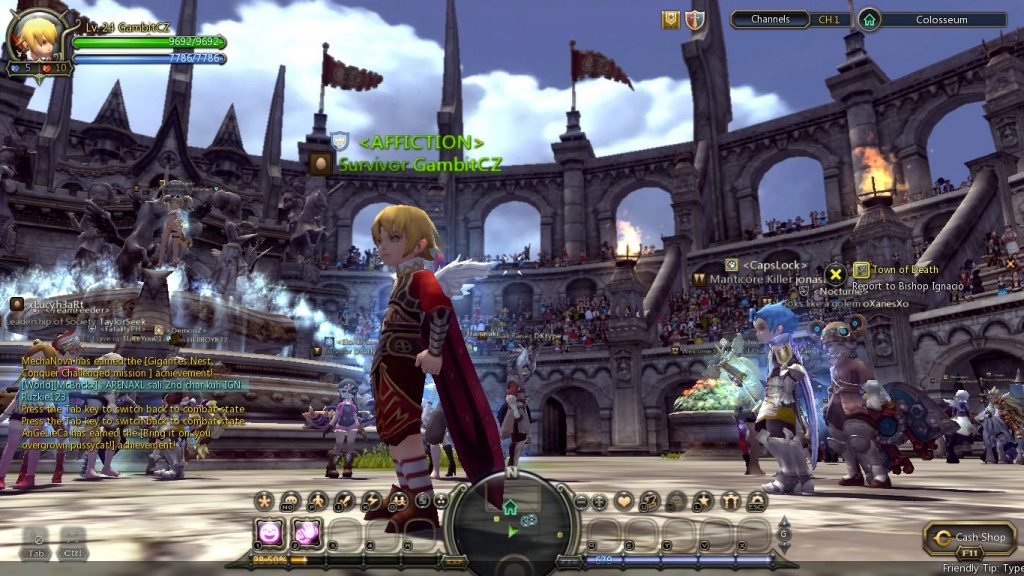Use the pink waving hand hotbar slot
Viewport: 1024px width, 576px height.
306,533
